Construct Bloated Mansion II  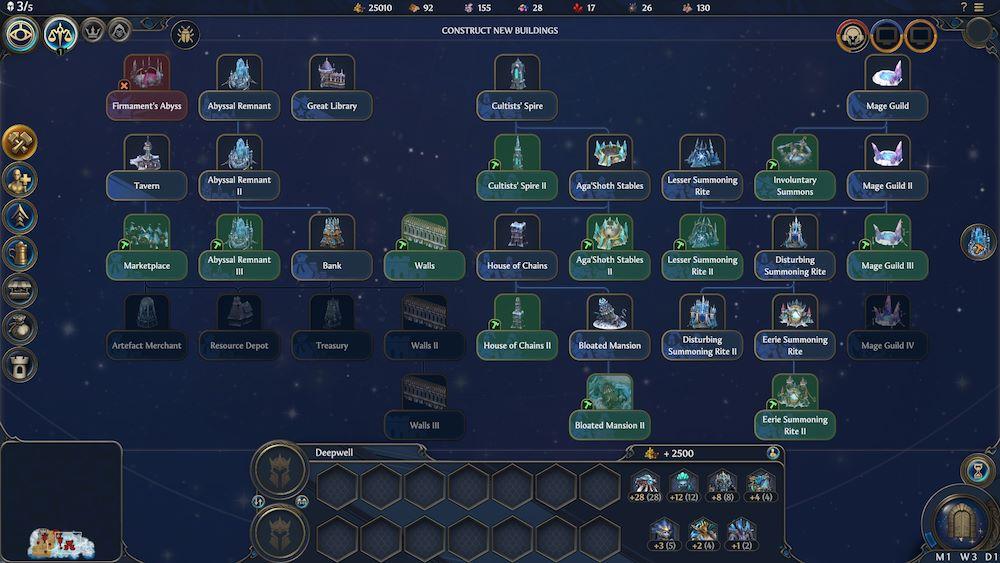pos(610,425)
